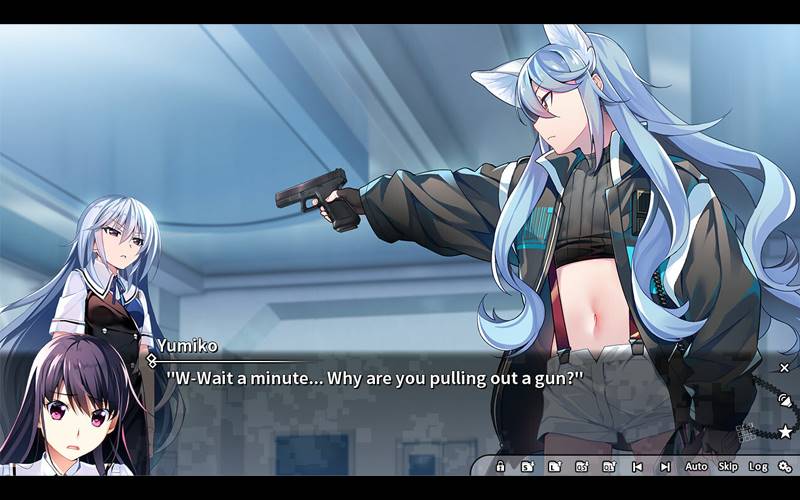Skip through the dialogue
The image size is (800, 500).
[x=728, y=466]
